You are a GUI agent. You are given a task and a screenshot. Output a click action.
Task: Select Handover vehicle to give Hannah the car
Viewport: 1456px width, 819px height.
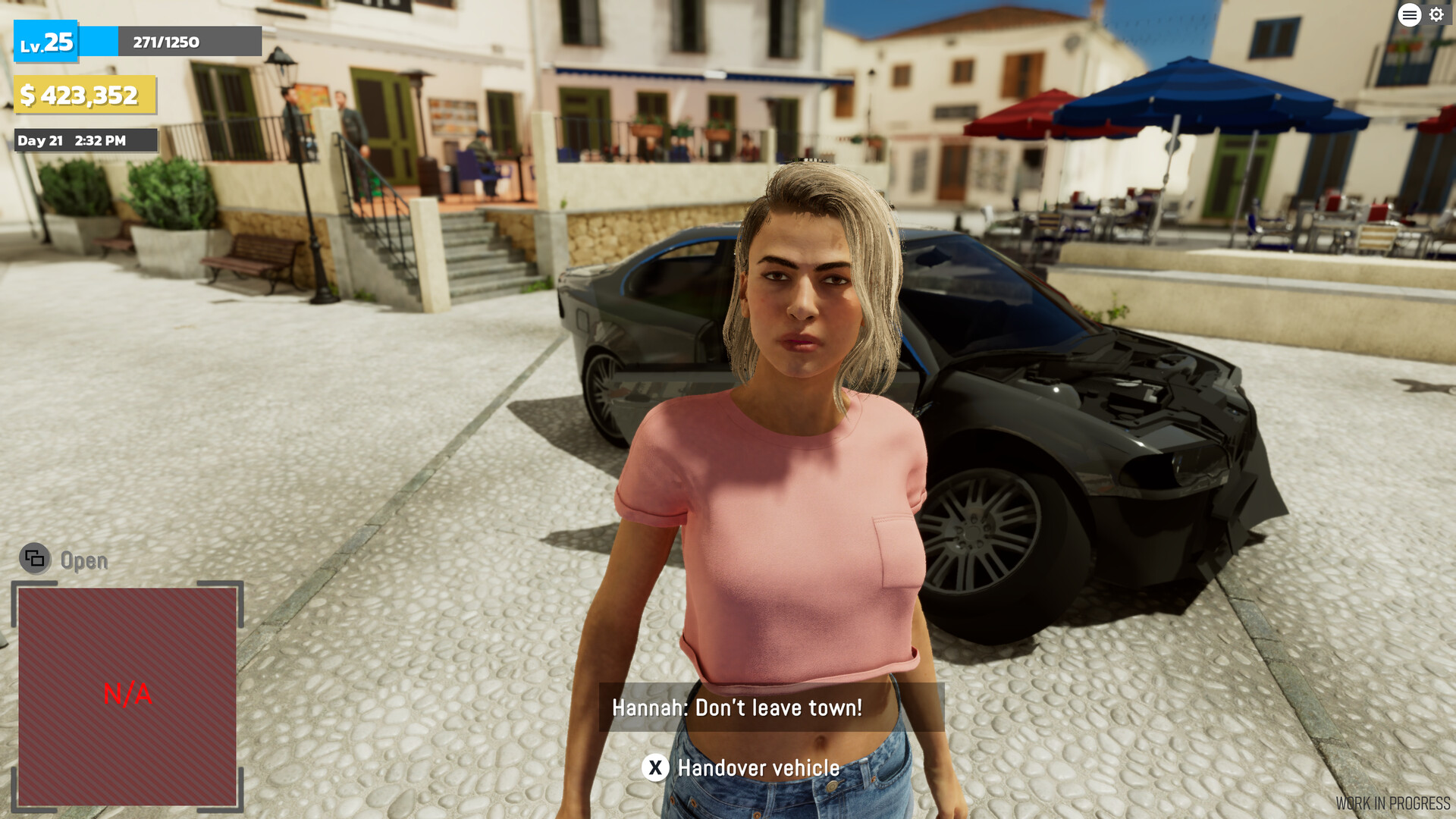pos(758,767)
